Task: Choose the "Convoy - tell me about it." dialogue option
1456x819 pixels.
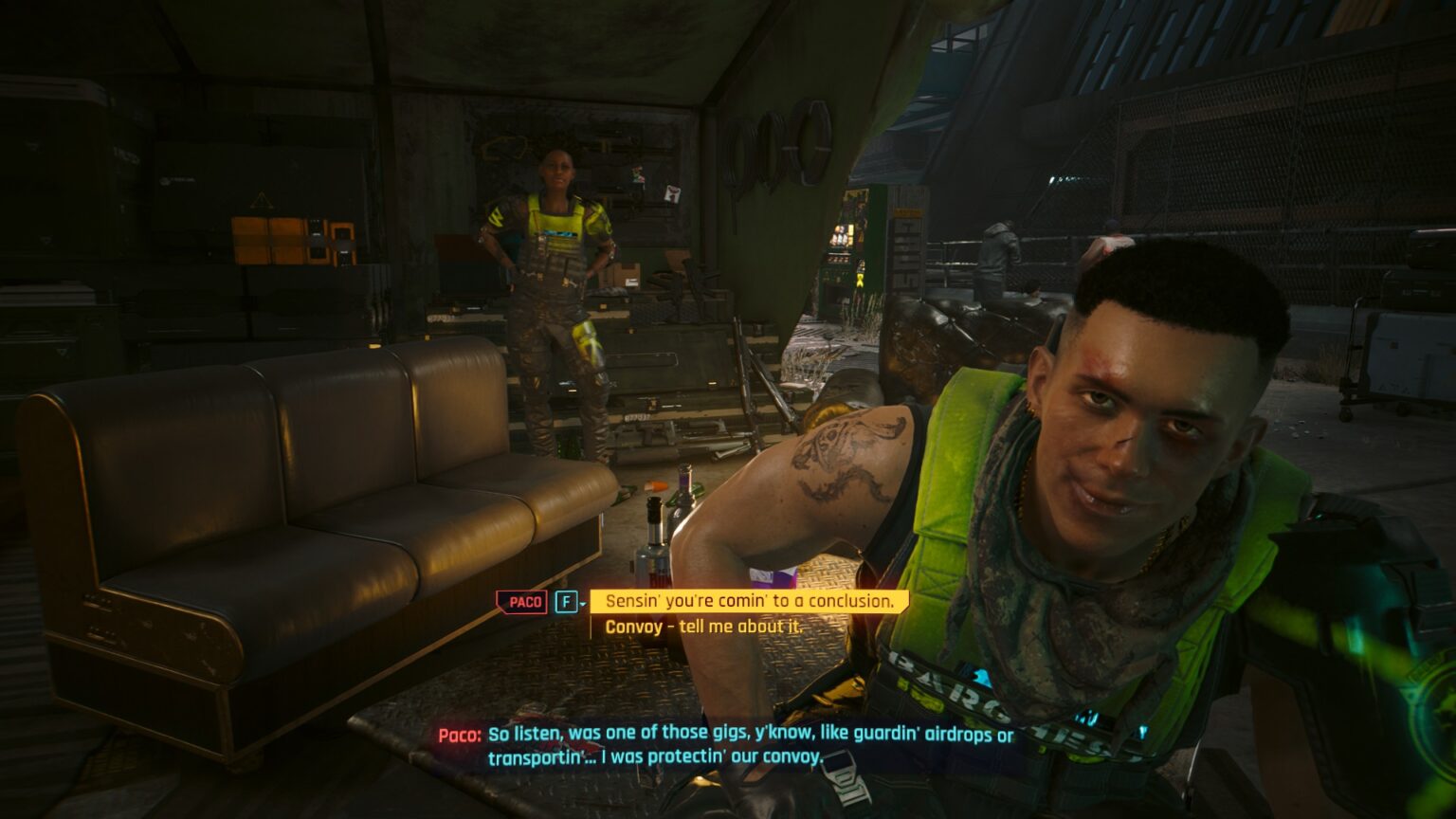Action: pos(703,626)
